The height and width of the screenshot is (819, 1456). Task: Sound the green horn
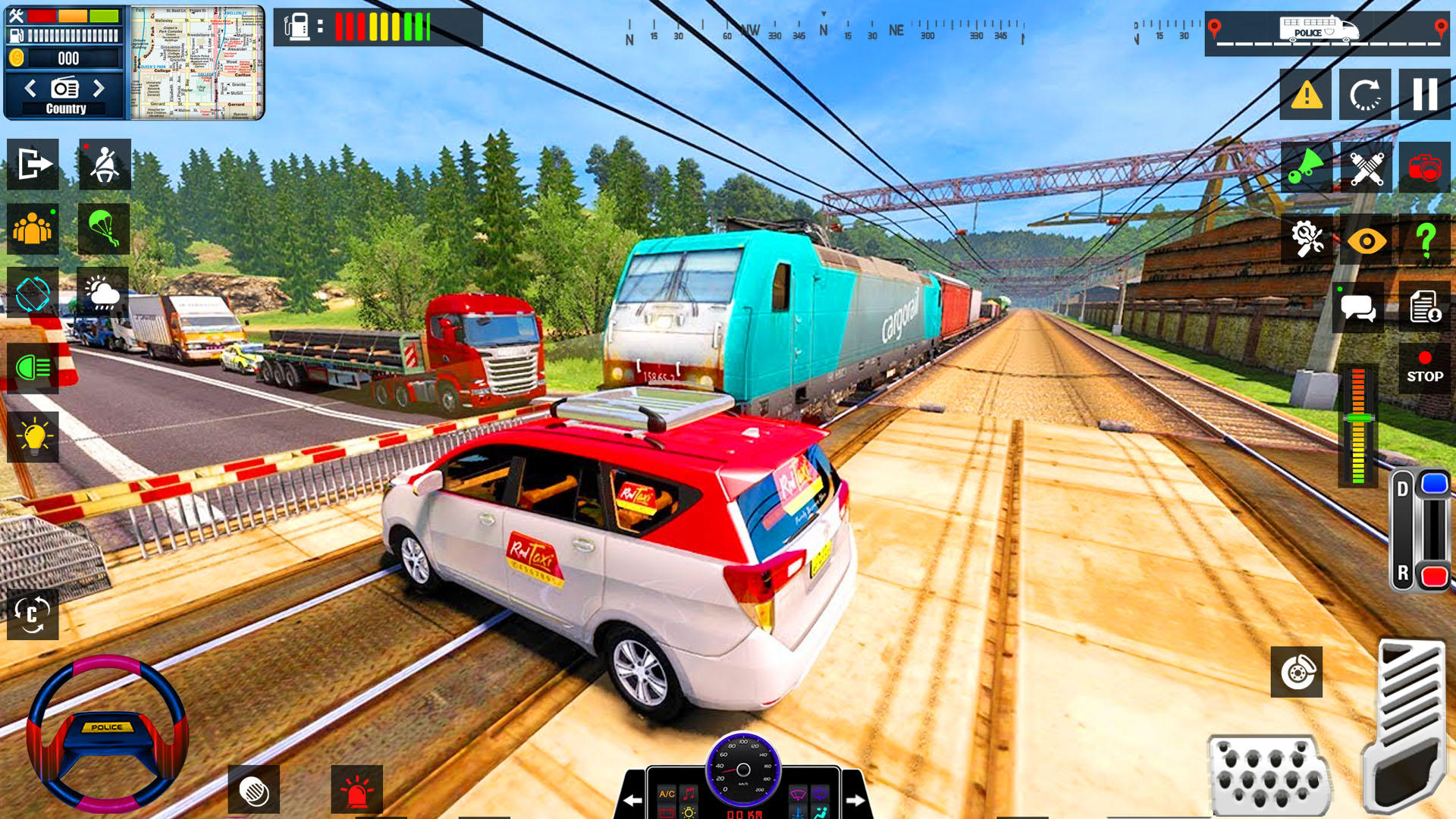click(1306, 167)
